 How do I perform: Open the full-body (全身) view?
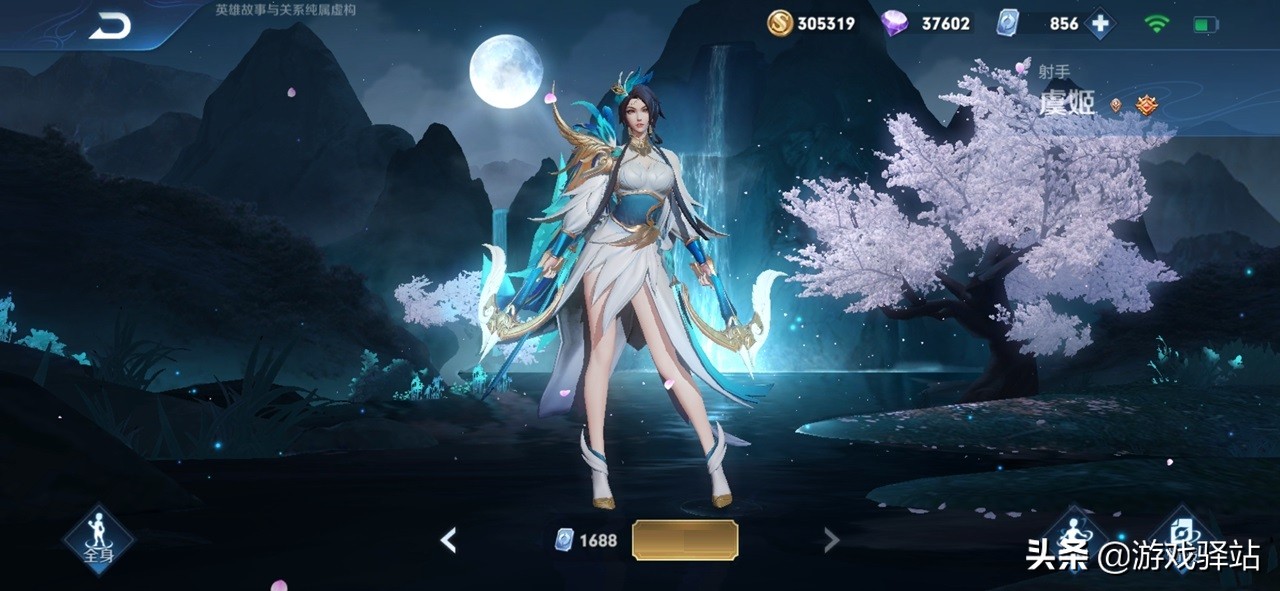tap(98, 539)
